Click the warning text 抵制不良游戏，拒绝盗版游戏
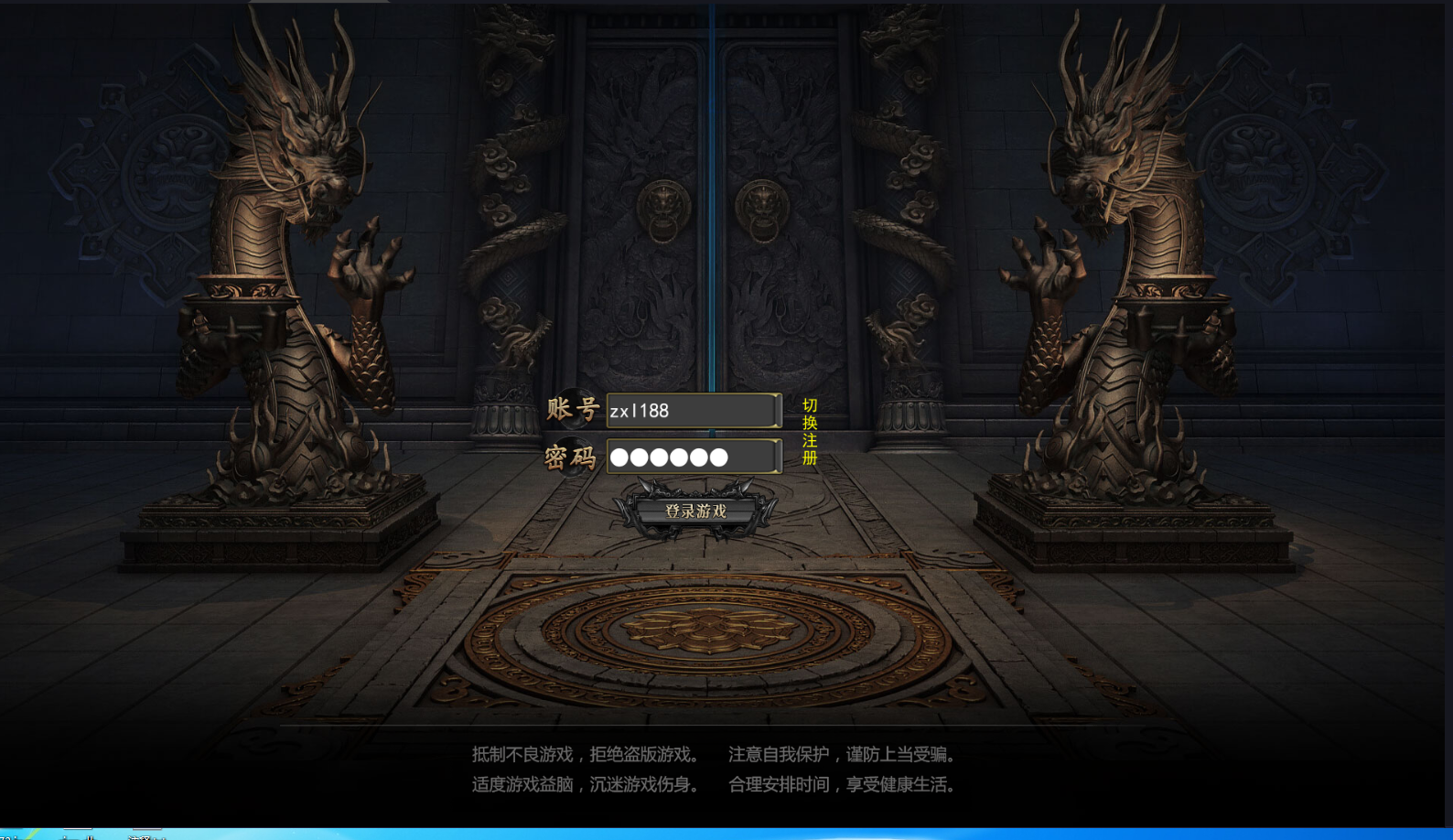Image resolution: width=1453 pixels, height=840 pixels. [x=583, y=754]
